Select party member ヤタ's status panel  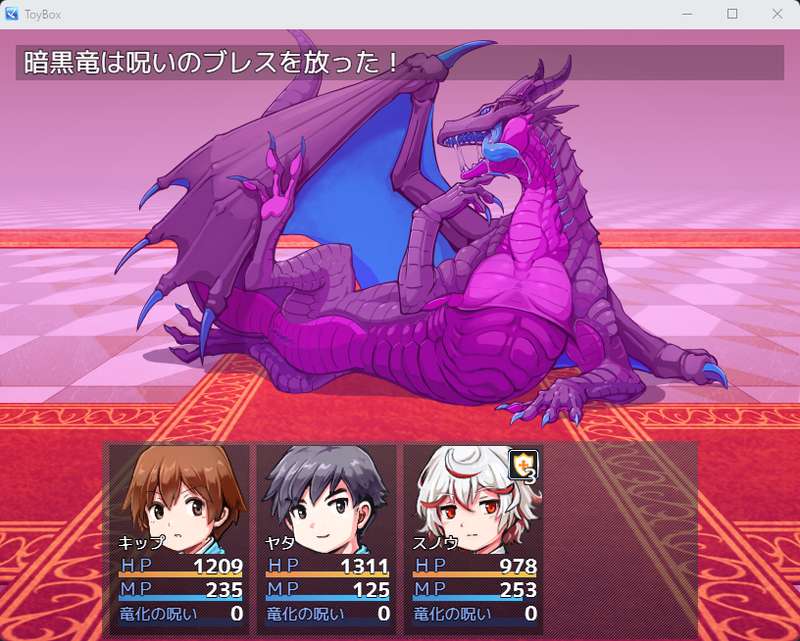click(x=327, y=537)
